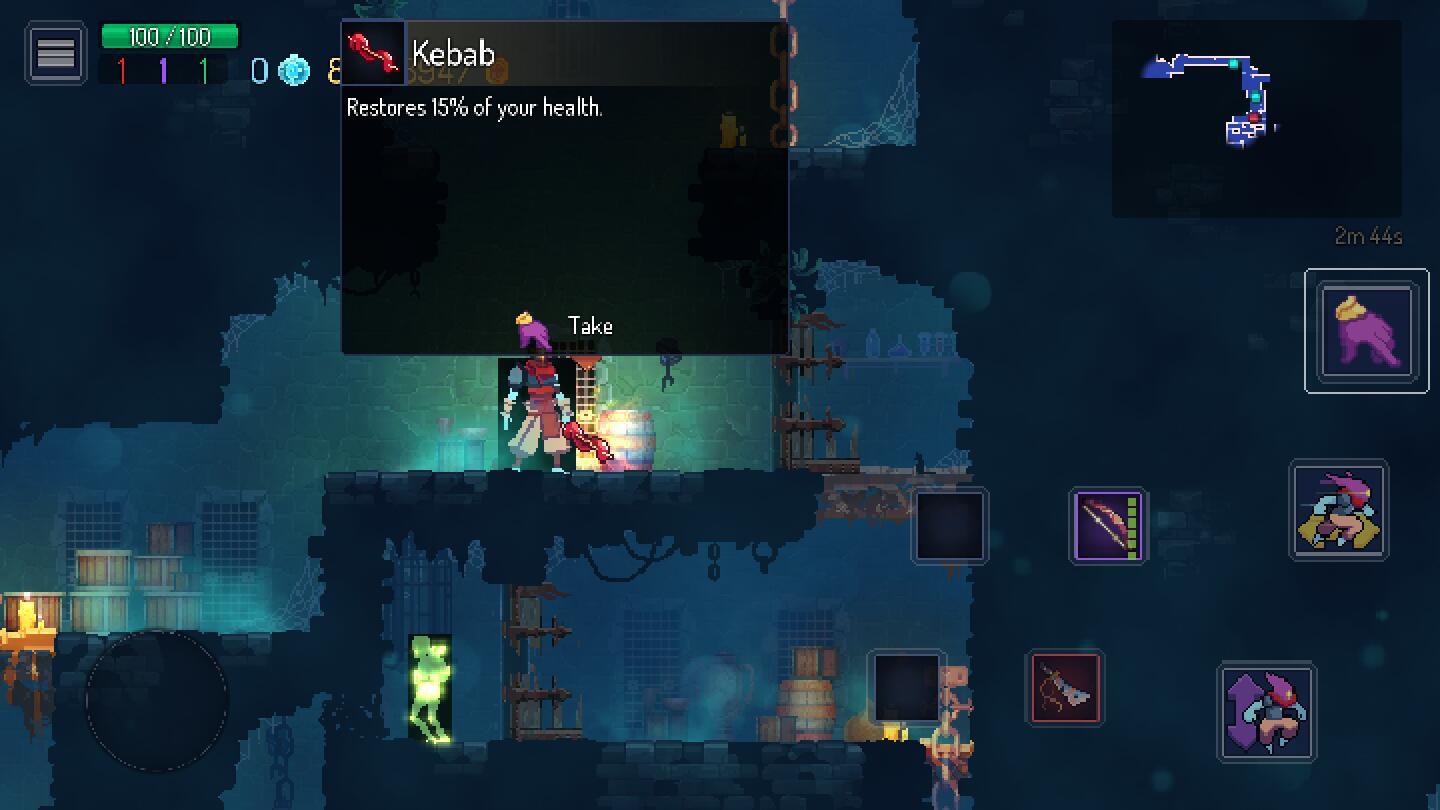Touch the virtual movement joystick
Image resolution: width=1440 pixels, height=810 pixels.
[157, 699]
